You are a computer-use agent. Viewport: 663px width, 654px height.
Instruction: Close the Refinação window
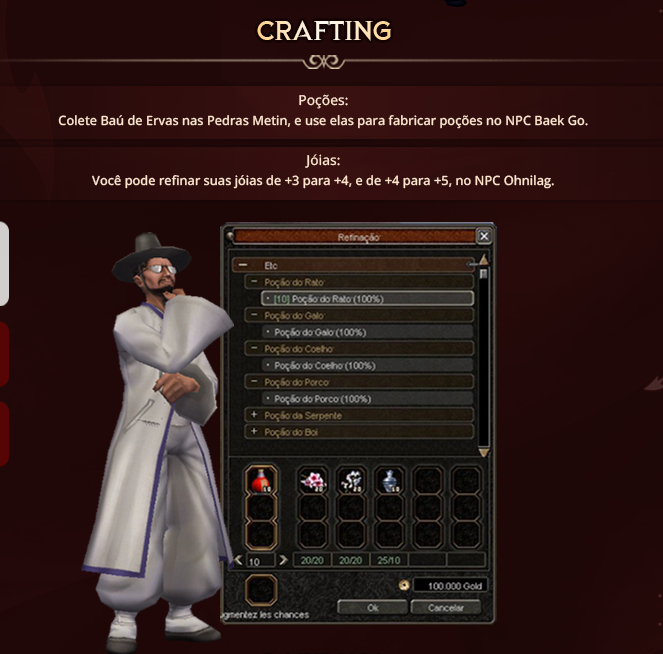(484, 236)
